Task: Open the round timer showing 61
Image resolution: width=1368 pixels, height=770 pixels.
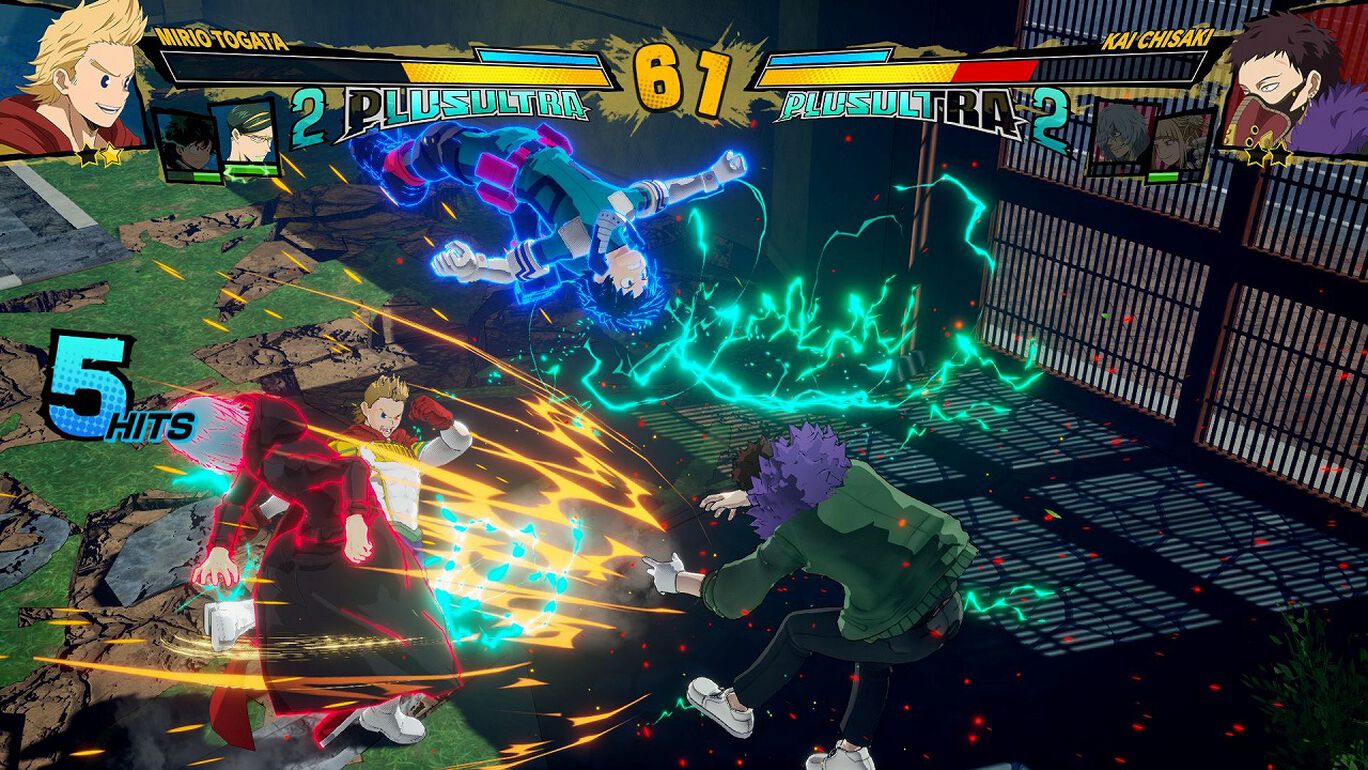Action: pyautogui.click(x=683, y=72)
